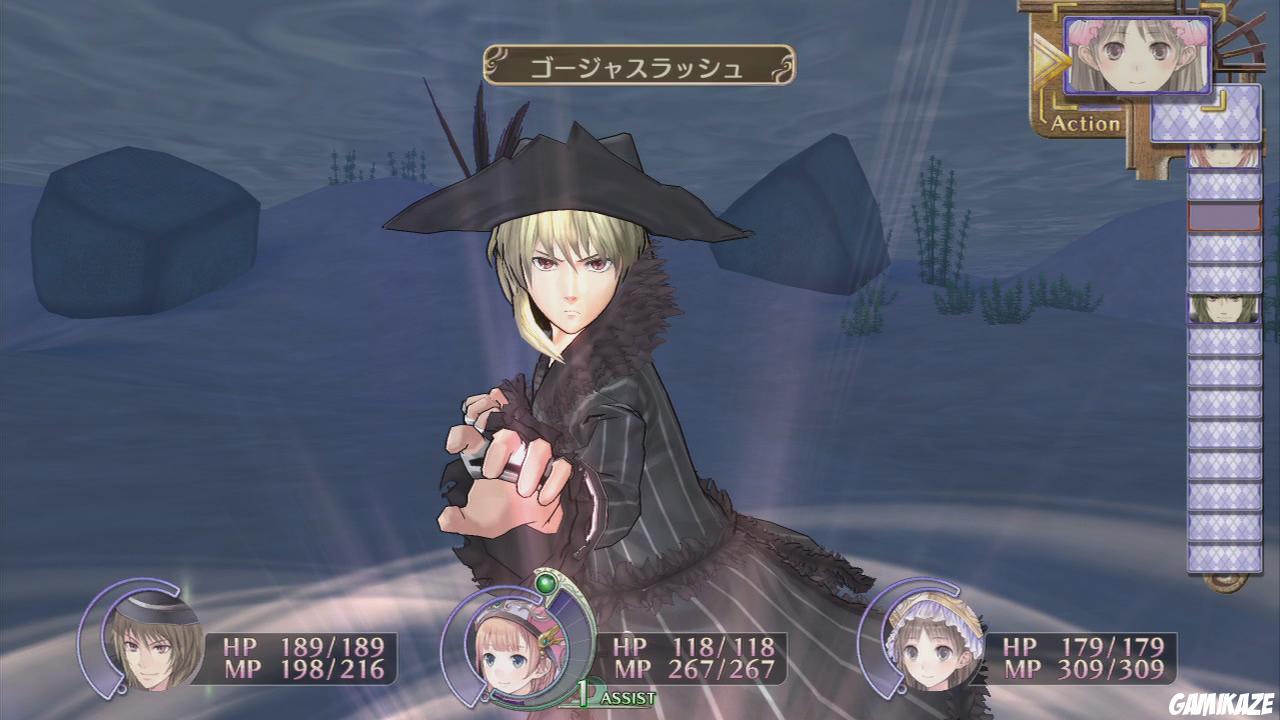The image size is (1280, 720).
Task: Click the GAMIKAZE watermark link
Action: [1224, 706]
